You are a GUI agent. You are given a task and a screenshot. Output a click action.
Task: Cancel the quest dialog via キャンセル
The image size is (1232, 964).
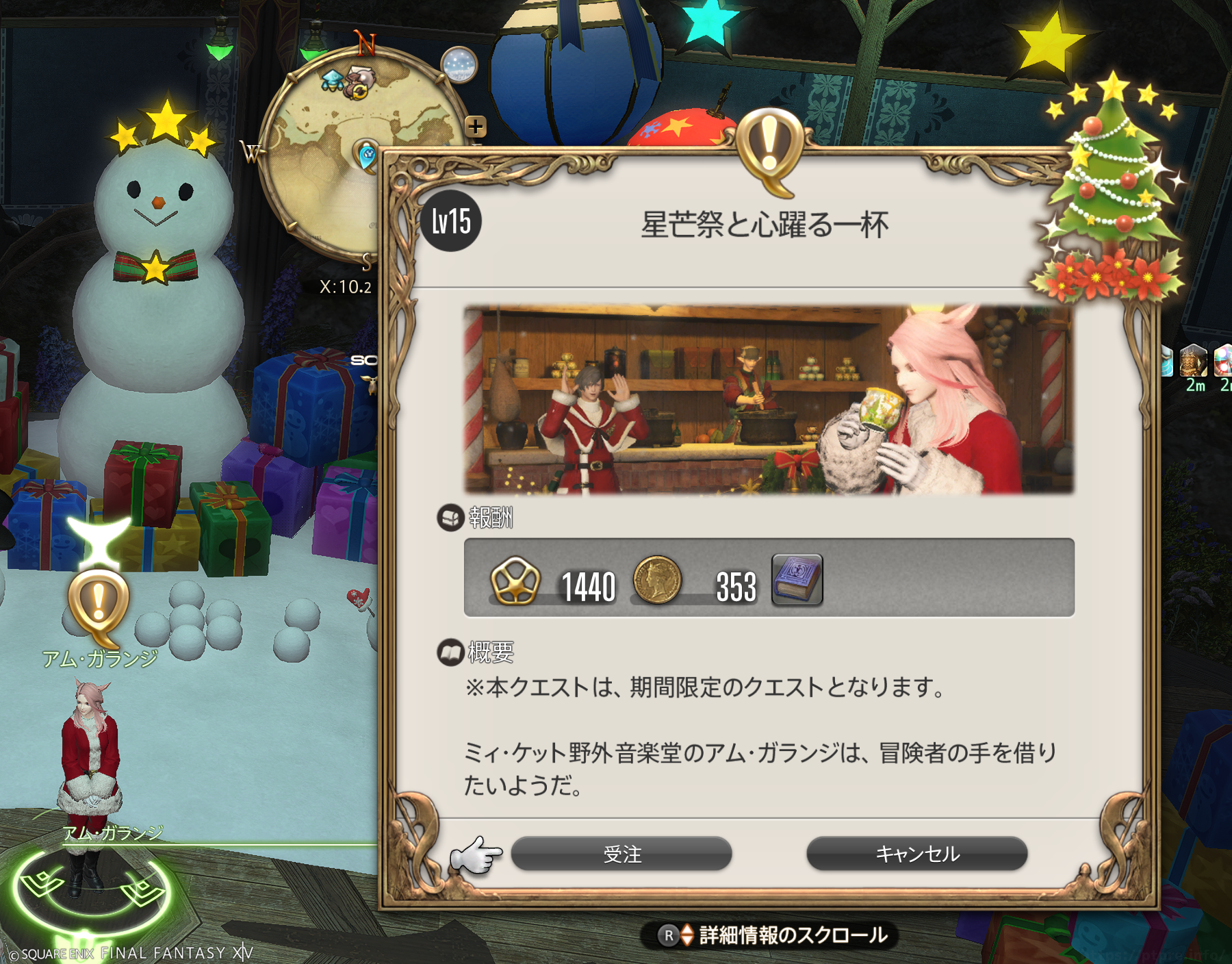point(917,854)
